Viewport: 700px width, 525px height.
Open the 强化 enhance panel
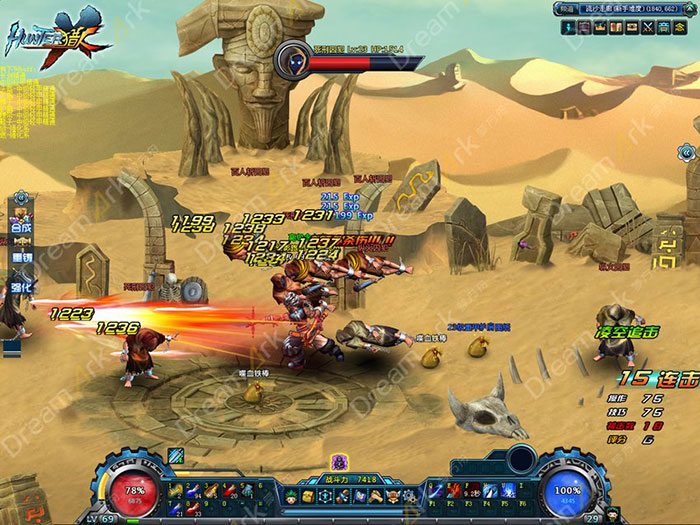21,287
